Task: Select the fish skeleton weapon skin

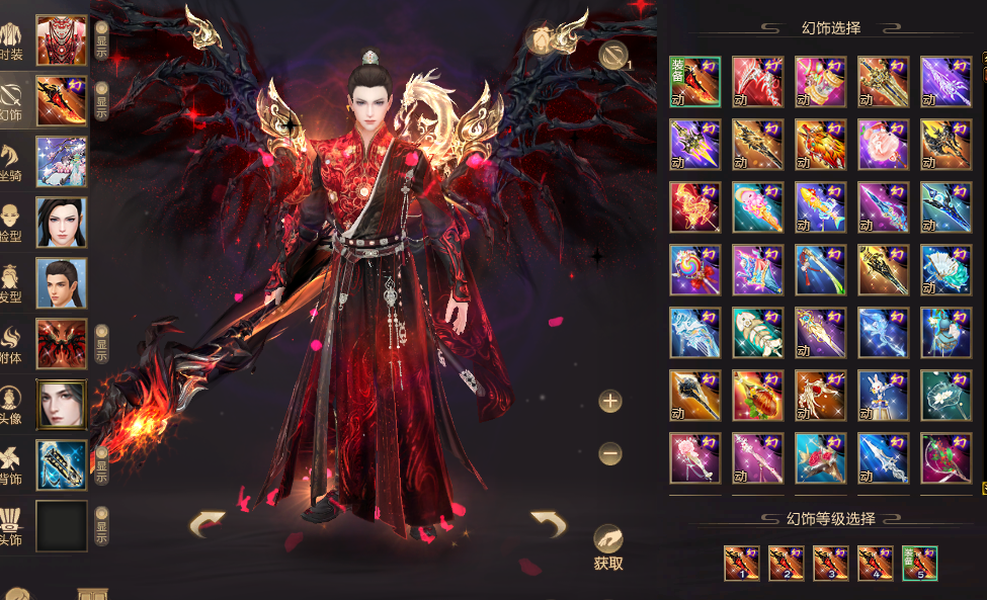Action: pyautogui.click(x=757, y=333)
